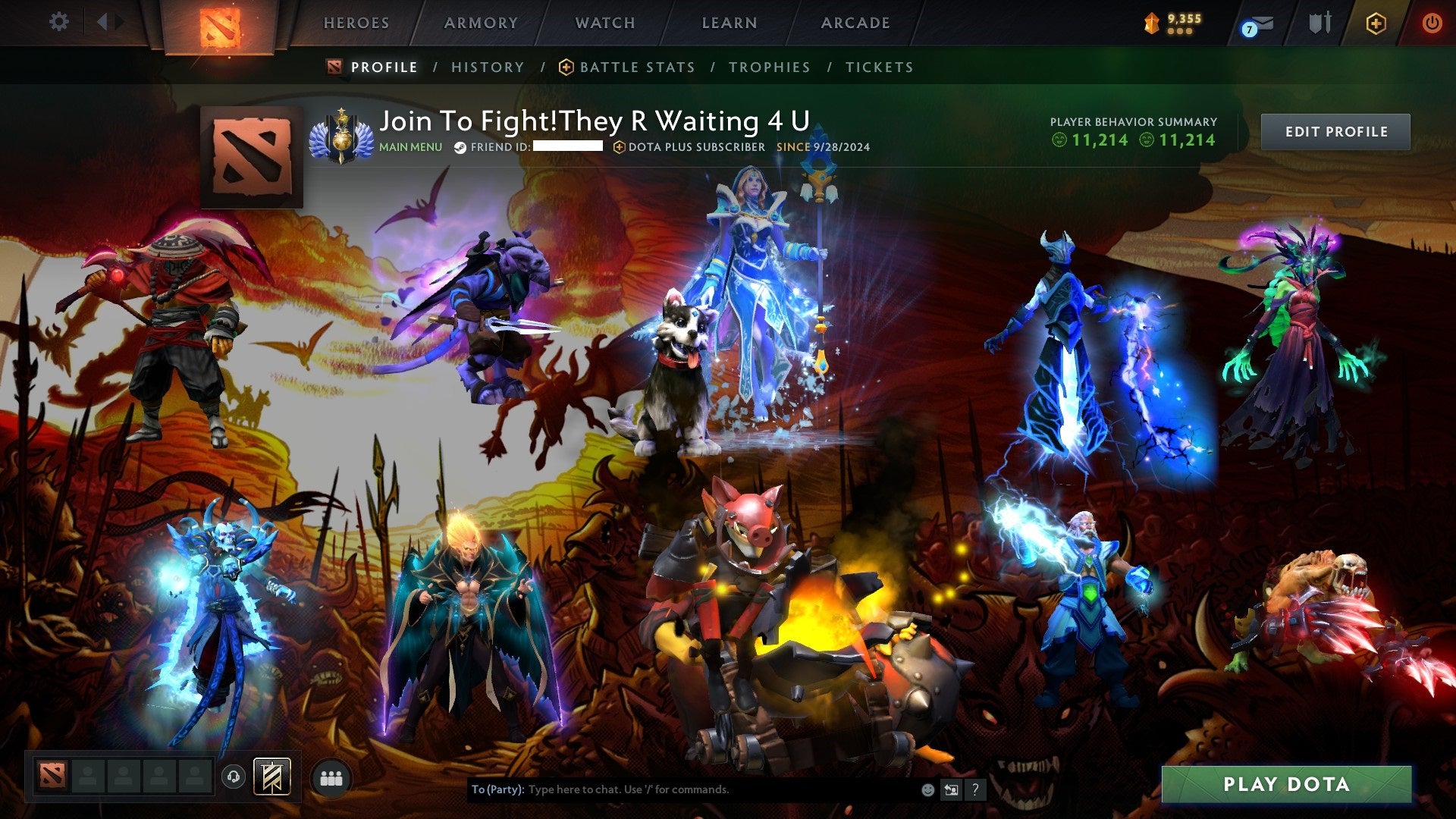
Task: Click the screenshot share icon beside the emoticon
Action: coord(950,789)
